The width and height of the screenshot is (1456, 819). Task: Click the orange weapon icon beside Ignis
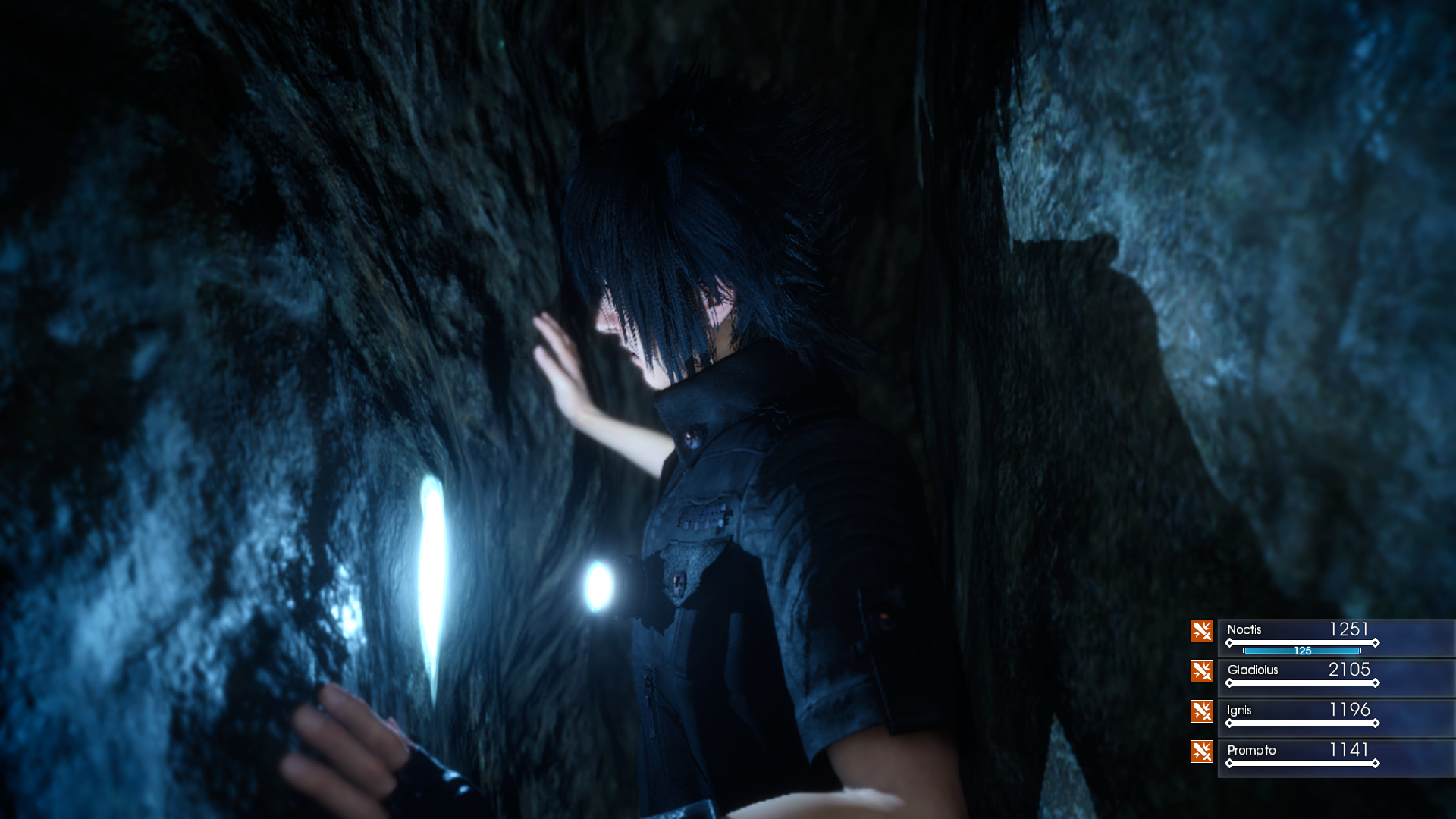(1201, 711)
